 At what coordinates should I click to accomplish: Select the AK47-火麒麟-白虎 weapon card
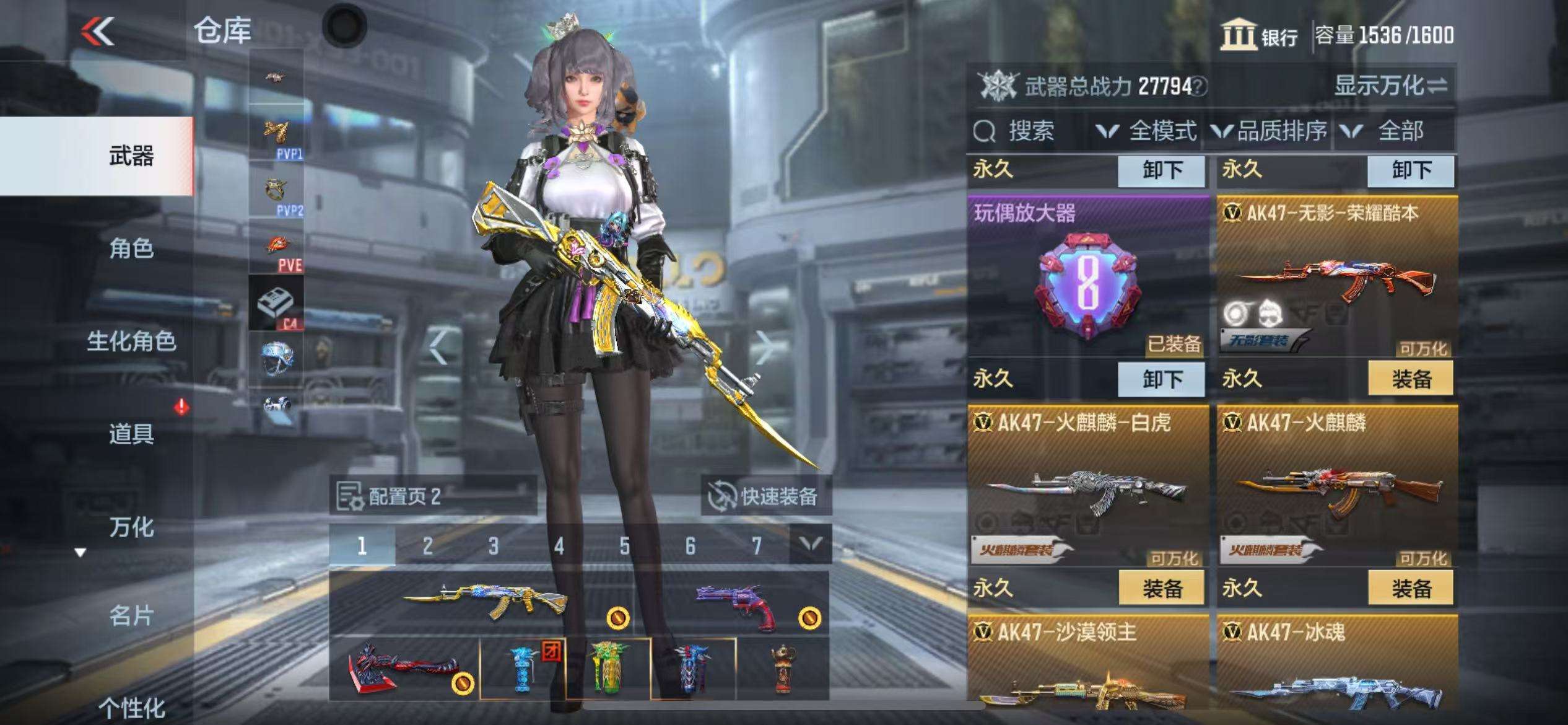[x=1087, y=485]
